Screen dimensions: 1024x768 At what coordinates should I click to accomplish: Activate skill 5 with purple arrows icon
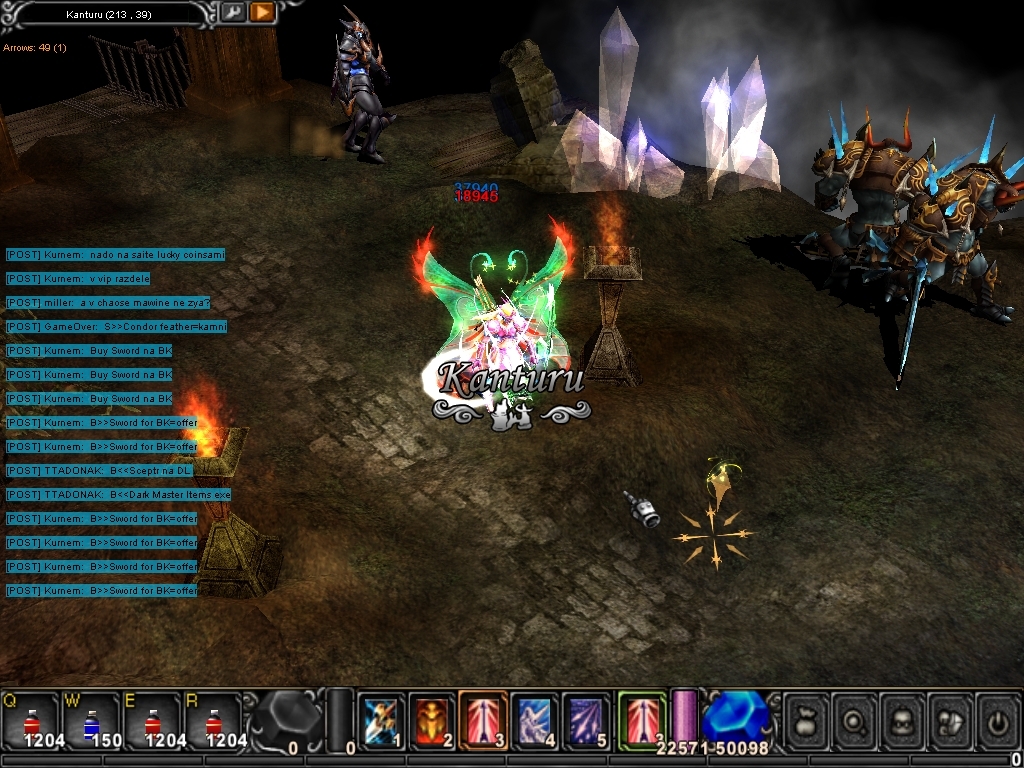(587, 720)
